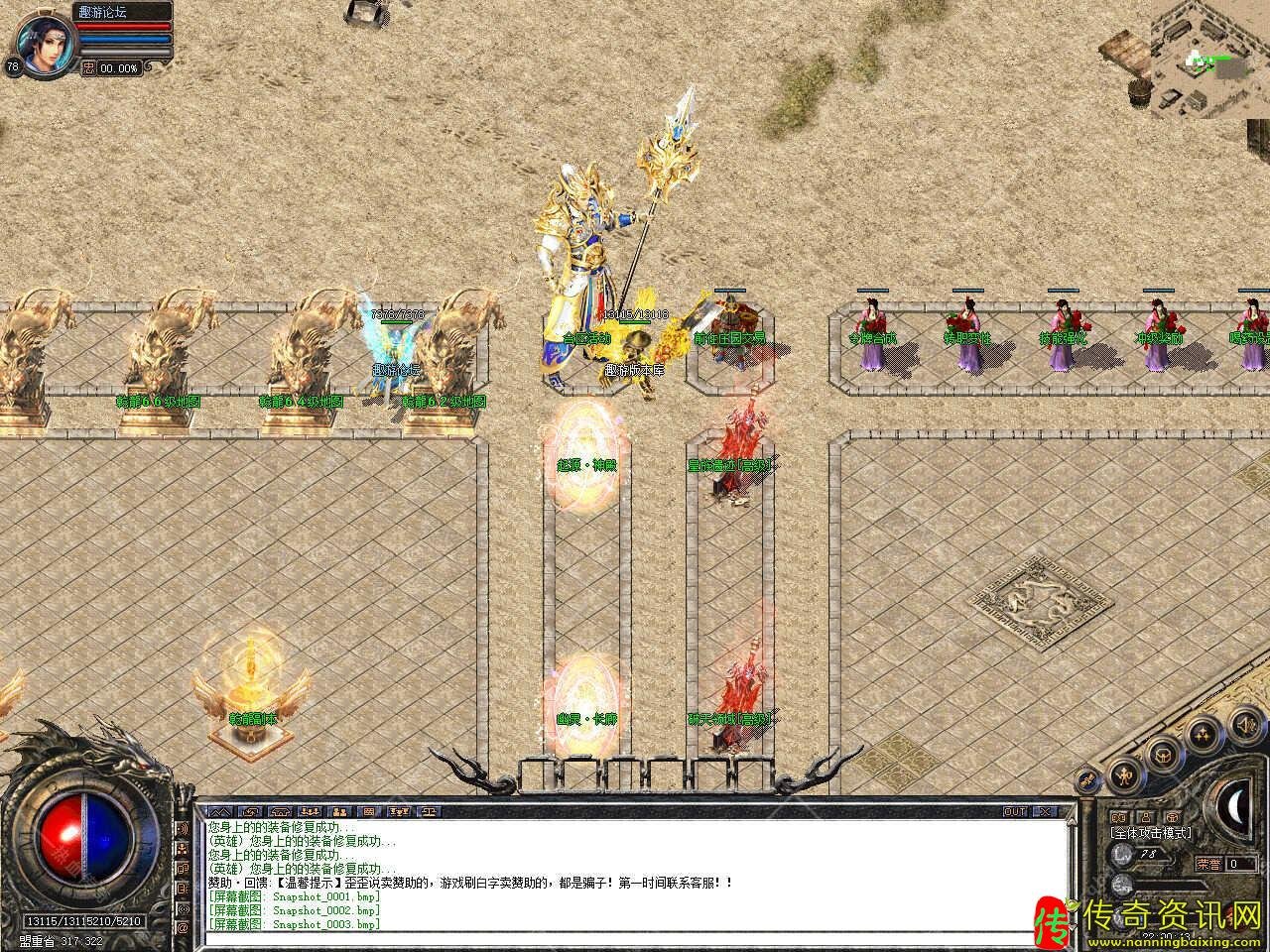Viewport: 1270px width, 952px height.
Task: Toggle the sound-wave chat filter at top
Action: pyautogui.click(x=183, y=827)
